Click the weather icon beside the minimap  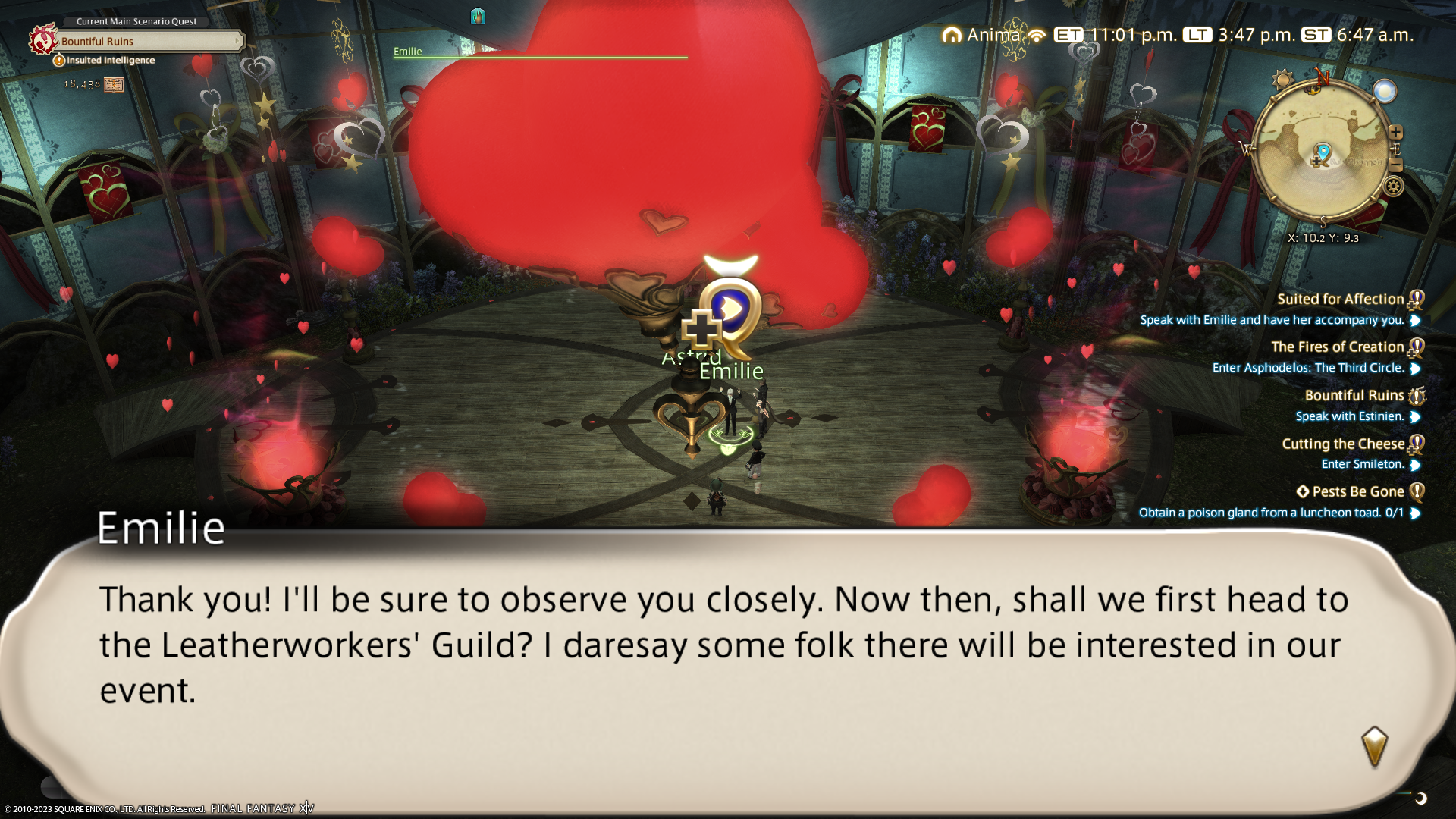tap(1385, 92)
